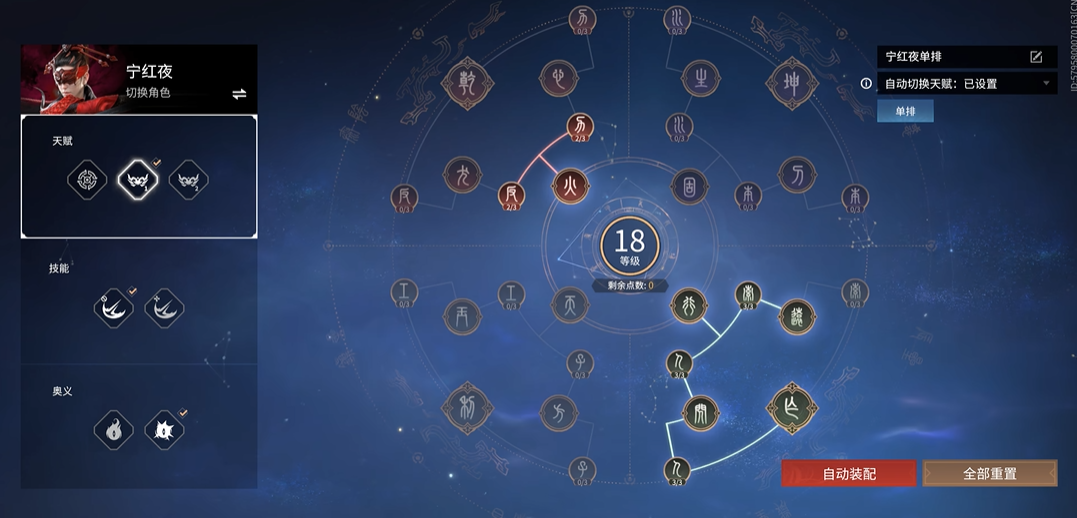Edit the 宁红夜单排 preset name
Image resolution: width=1077 pixels, height=518 pixels.
click(x=1036, y=57)
